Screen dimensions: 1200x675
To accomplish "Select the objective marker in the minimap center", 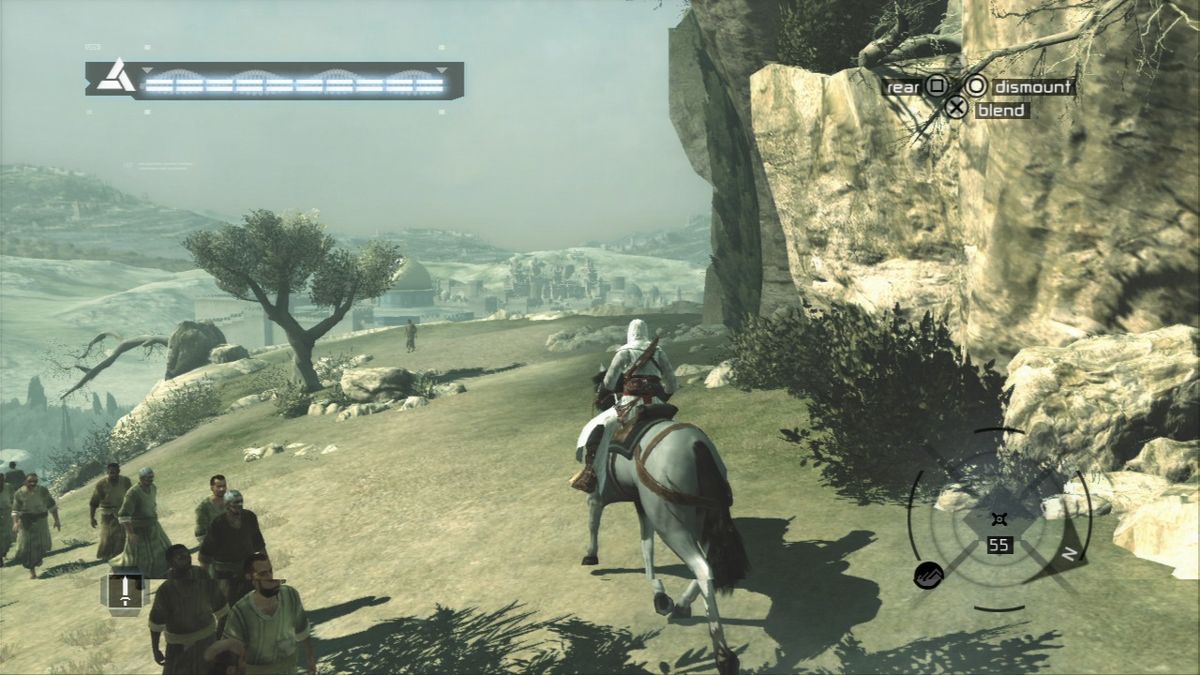I will (997, 519).
